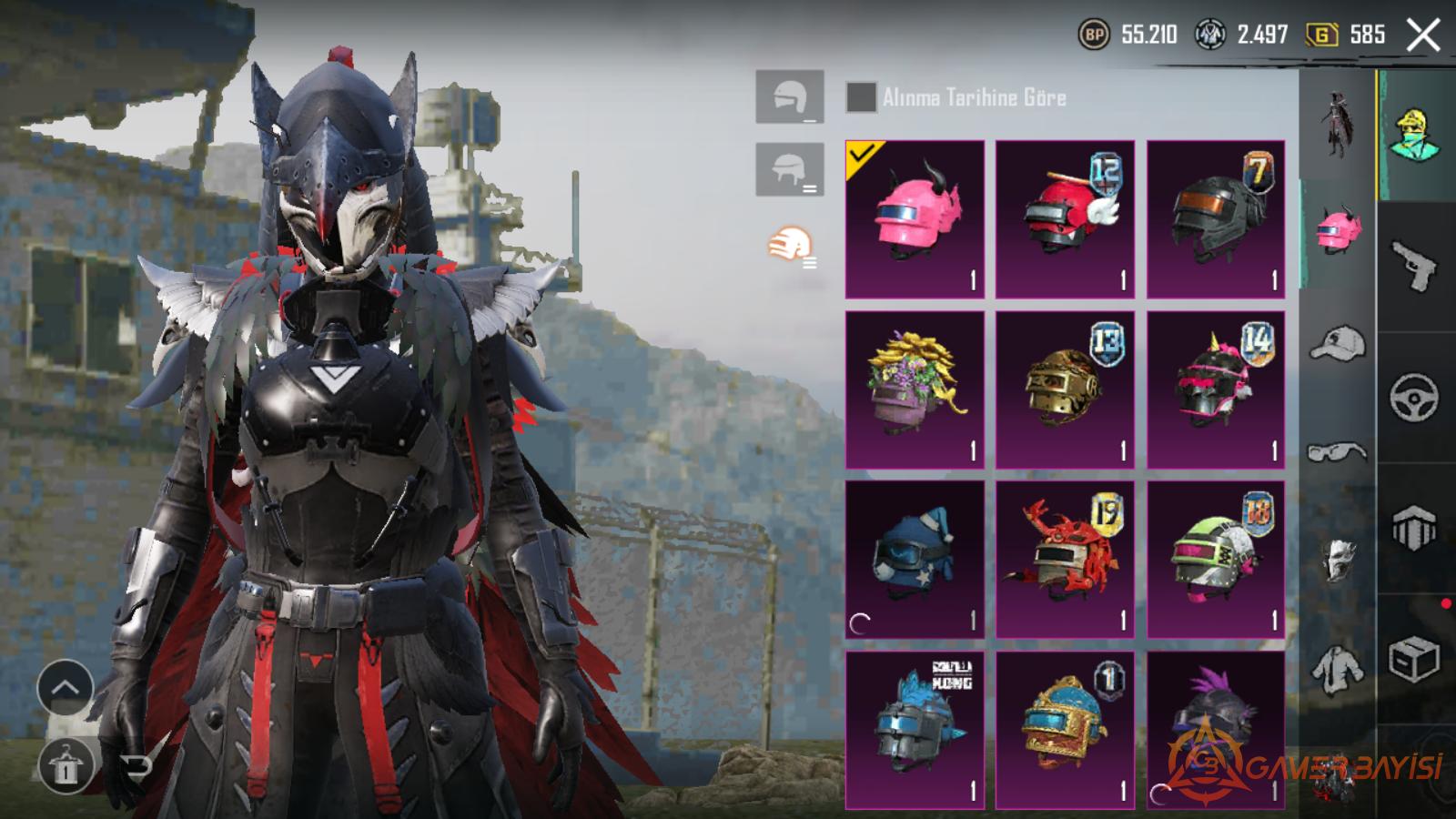This screenshot has width=1456, height=819.
Task: Switch to the cap headwear tab
Action: click(1337, 343)
